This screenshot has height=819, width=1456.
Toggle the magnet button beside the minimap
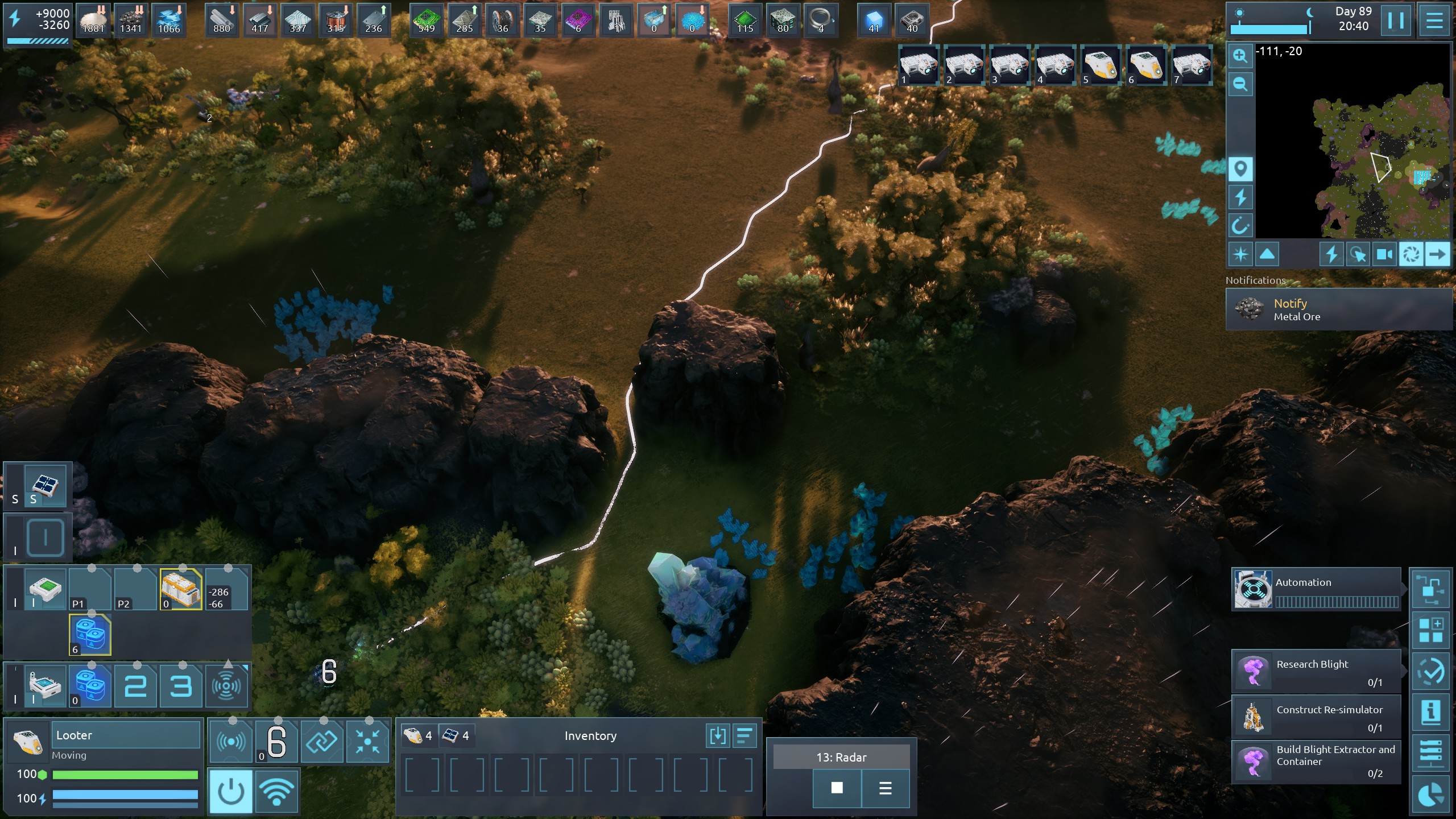pos(1240,226)
